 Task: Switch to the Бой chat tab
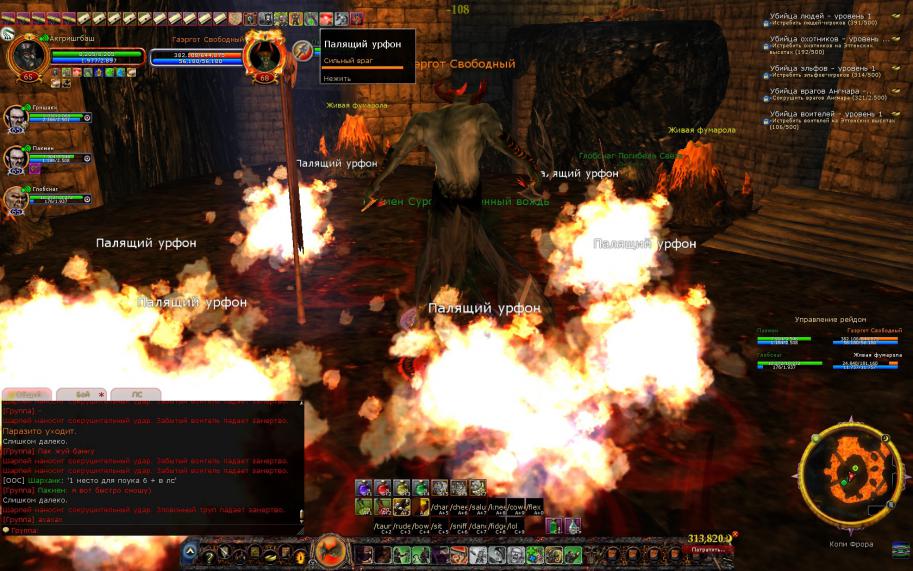[x=82, y=394]
